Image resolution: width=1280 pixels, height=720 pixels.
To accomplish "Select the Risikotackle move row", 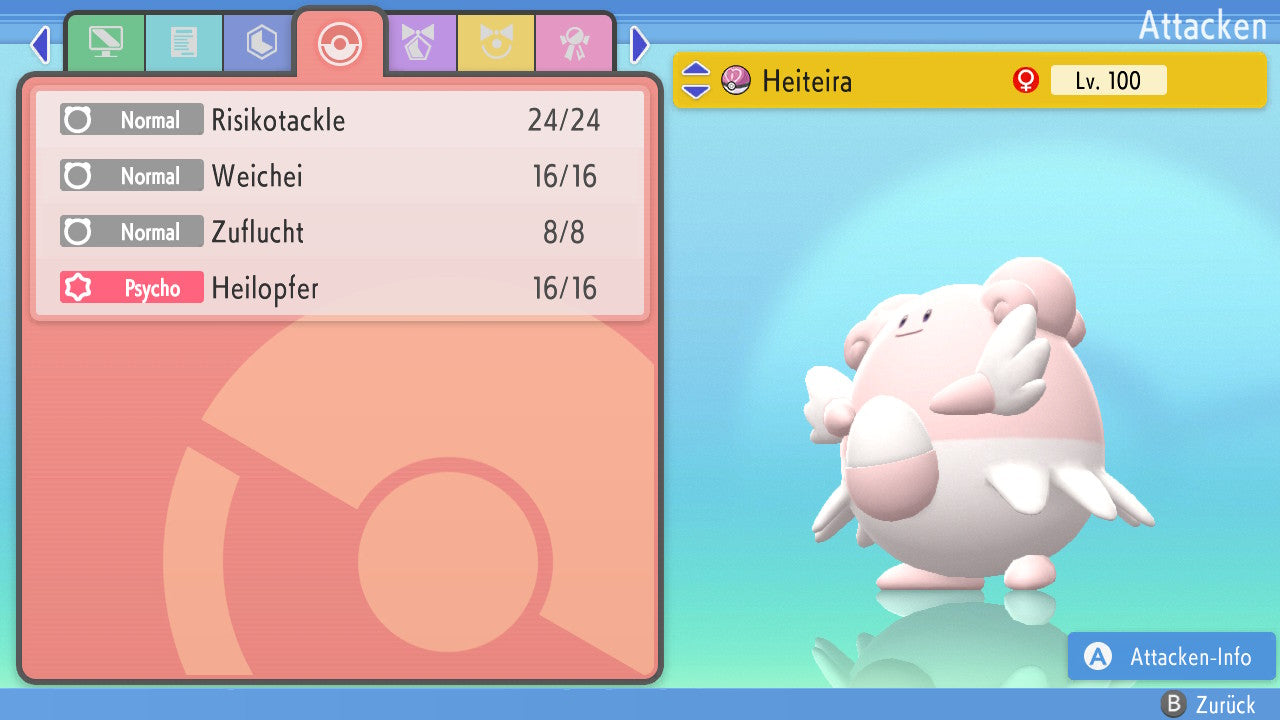I will click(340, 121).
